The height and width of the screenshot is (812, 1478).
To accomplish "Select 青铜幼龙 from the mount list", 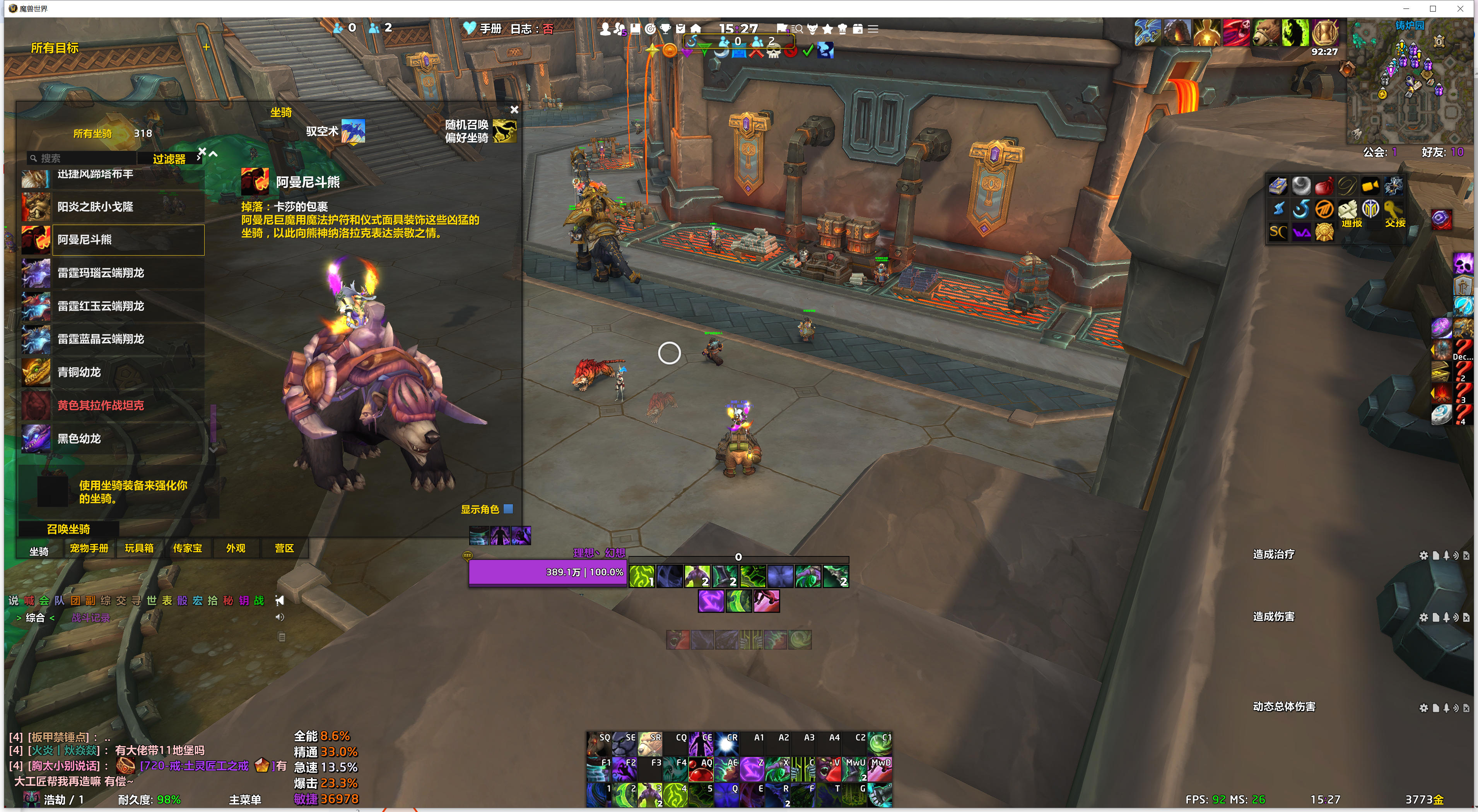I will coord(113,372).
